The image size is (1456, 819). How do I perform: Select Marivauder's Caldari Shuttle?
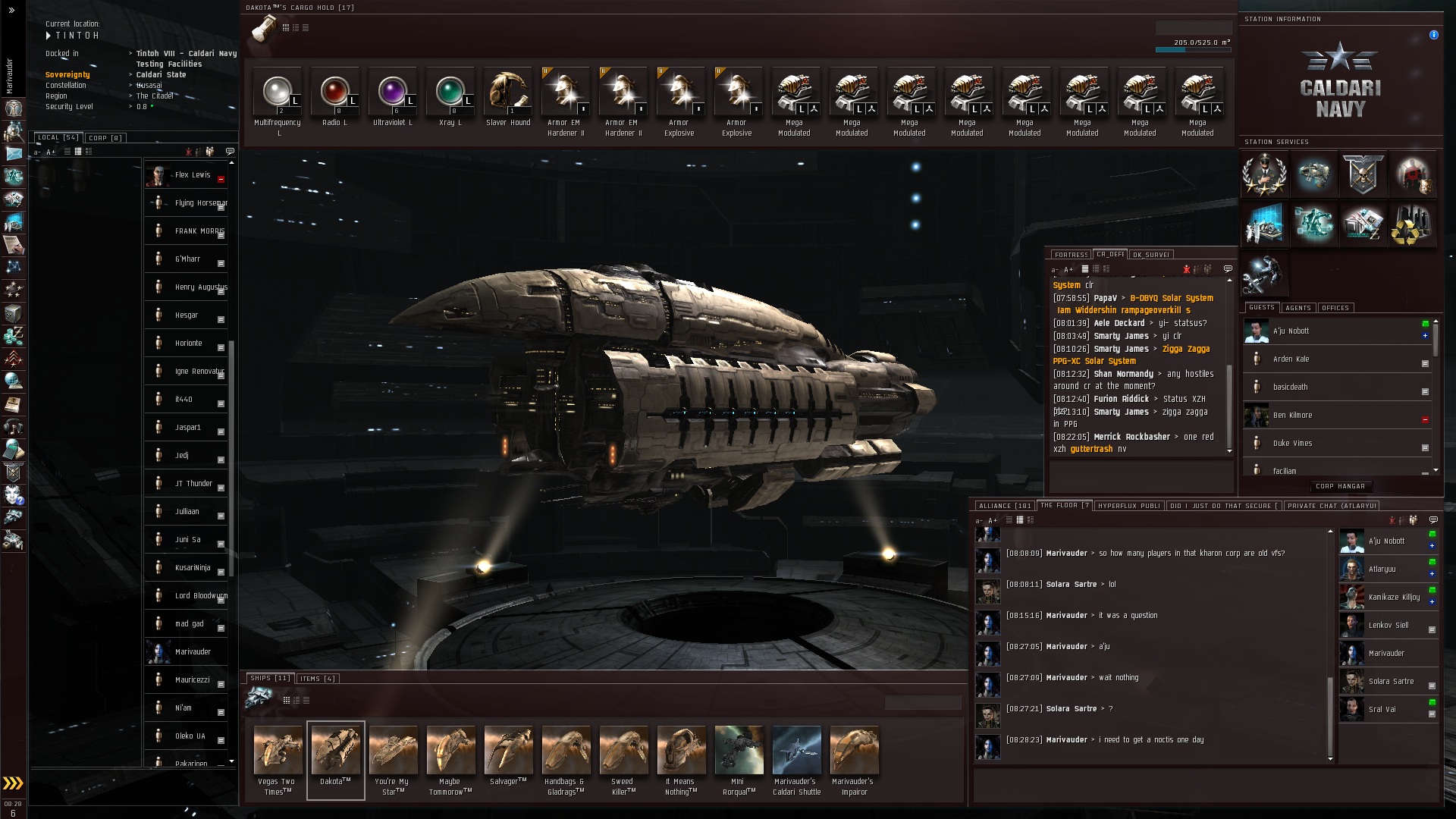(x=796, y=752)
